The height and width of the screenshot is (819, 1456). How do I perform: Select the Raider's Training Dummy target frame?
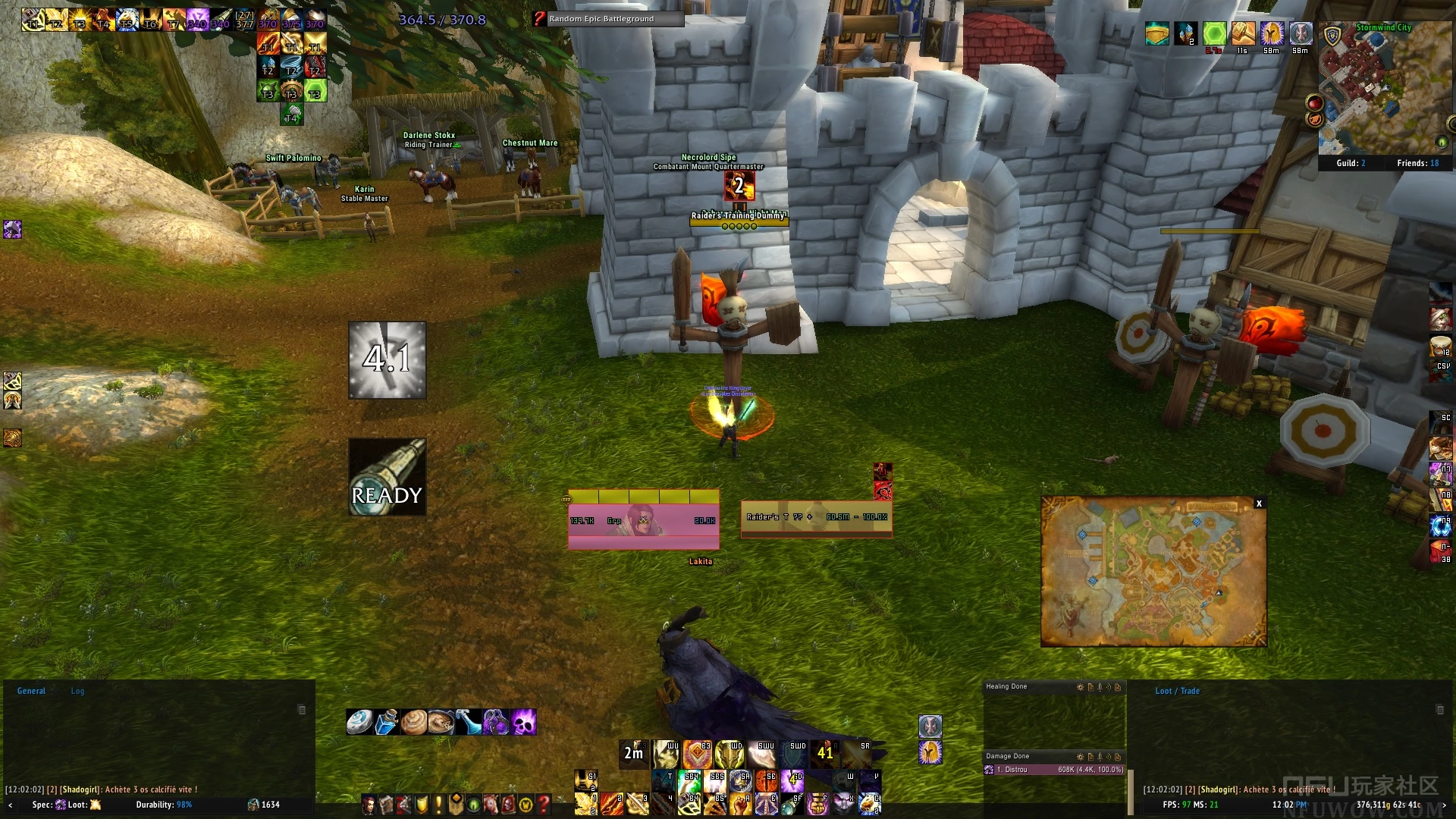pos(816,518)
